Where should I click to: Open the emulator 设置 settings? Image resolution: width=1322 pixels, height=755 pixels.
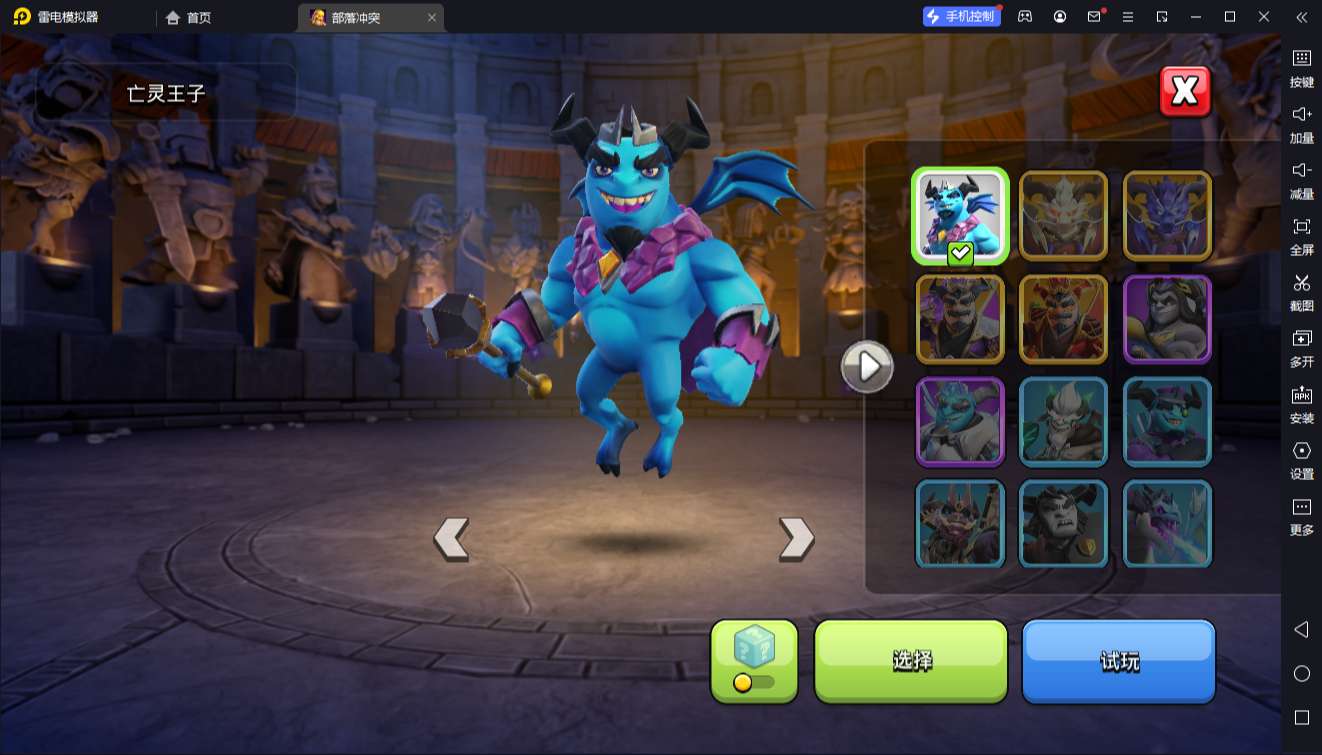click(x=1301, y=459)
